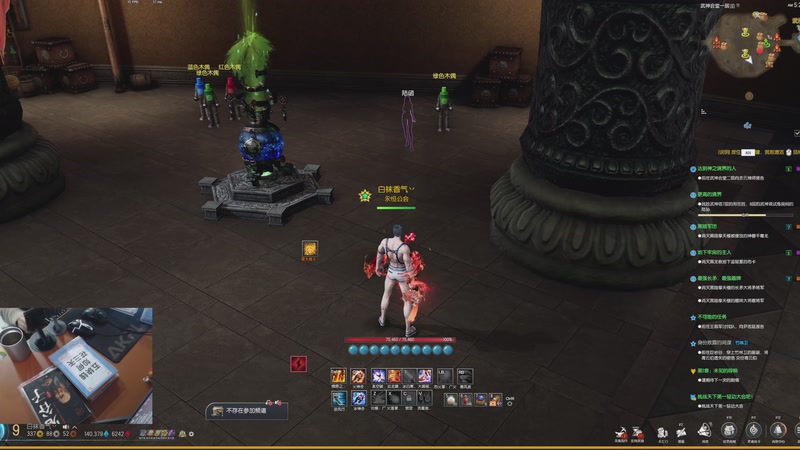Activate the orange fire strike skill
The height and width of the screenshot is (450, 800).
click(x=394, y=376)
